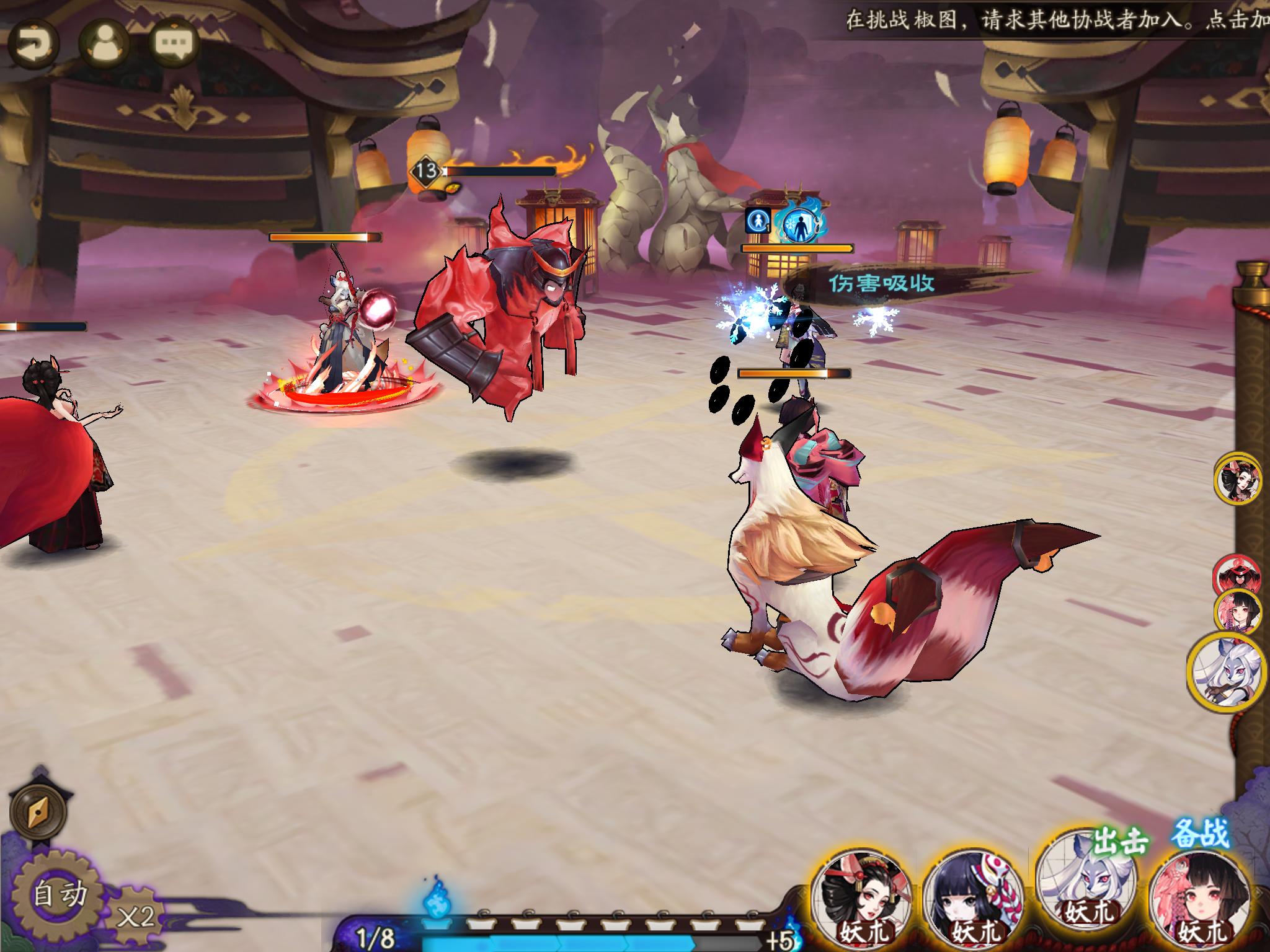This screenshot has height=952, width=1270.
Task: Toggle the 自动 auto-battle gear
Action: (x=60, y=894)
